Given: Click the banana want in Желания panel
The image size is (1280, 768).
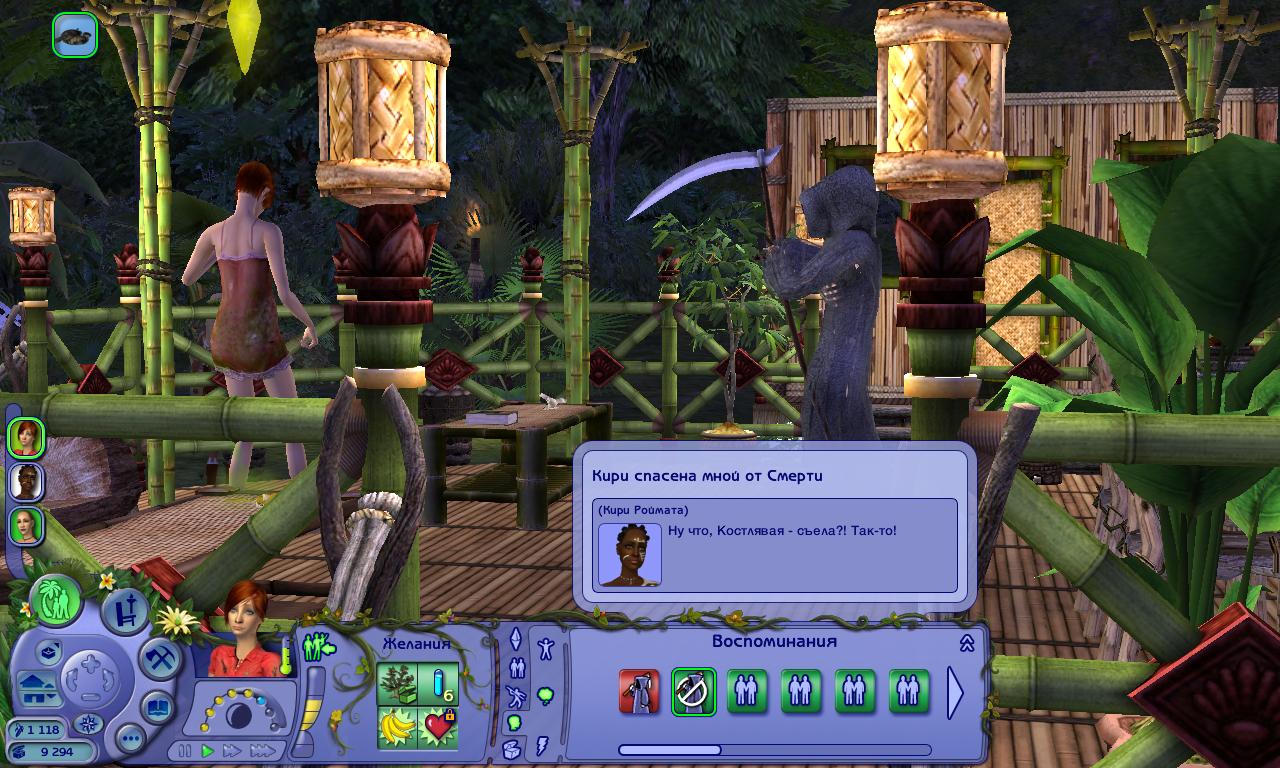Looking at the screenshot, I should coord(397,727).
